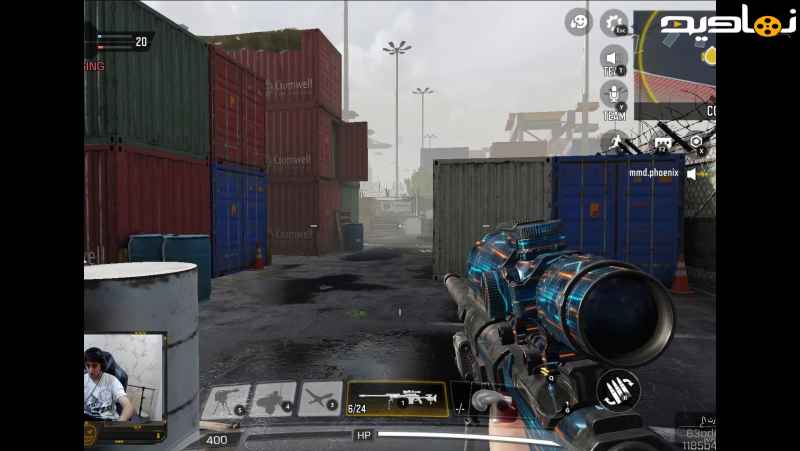Select the sentry gun scorestreak slot
Screen dimensions: 800x451
(225, 400)
